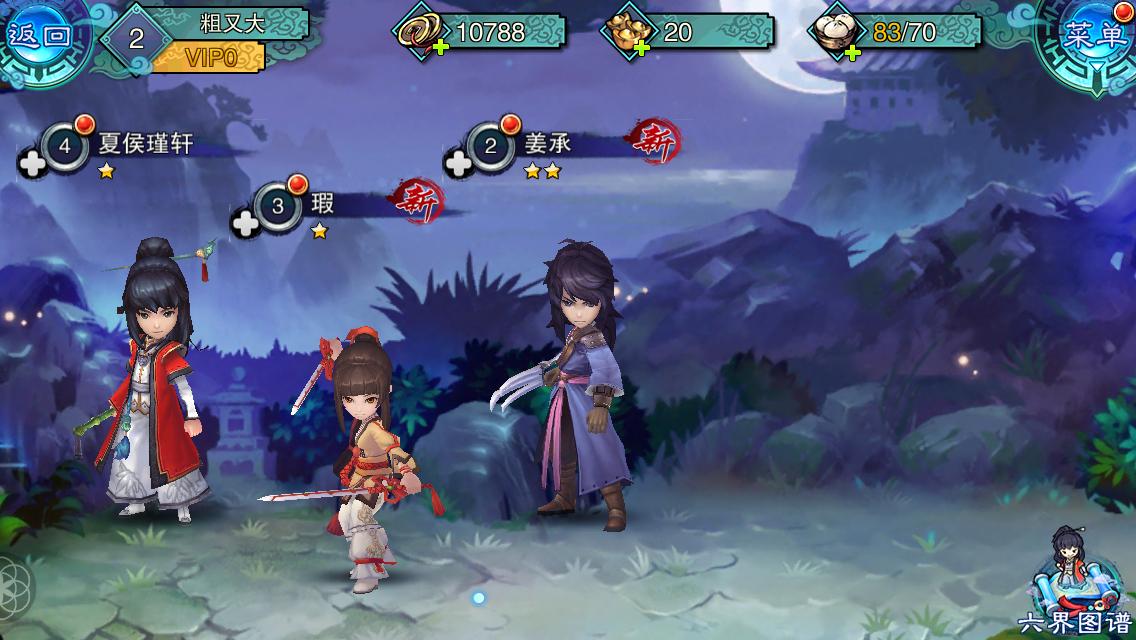The height and width of the screenshot is (640, 1136).
Task: View VIP0 privileges
Action: point(210,57)
